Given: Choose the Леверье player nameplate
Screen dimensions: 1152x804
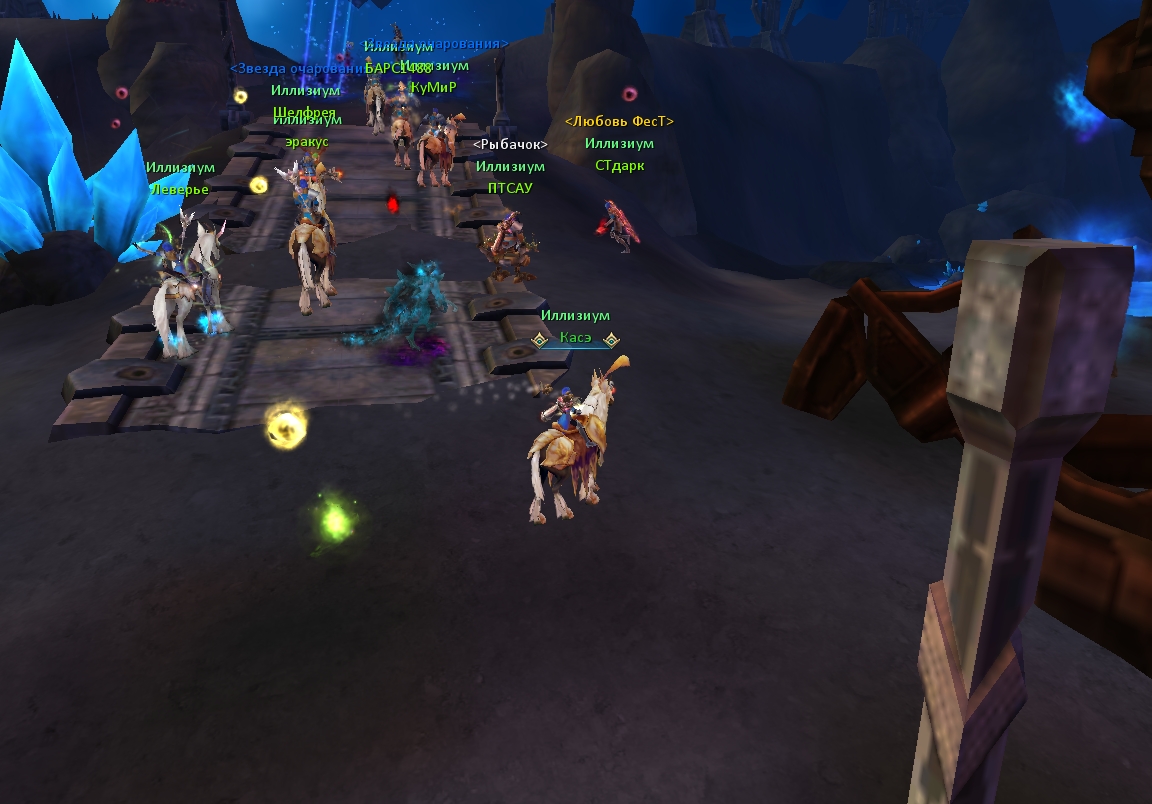Looking at the screenshot, I should [x=180, y=189].
